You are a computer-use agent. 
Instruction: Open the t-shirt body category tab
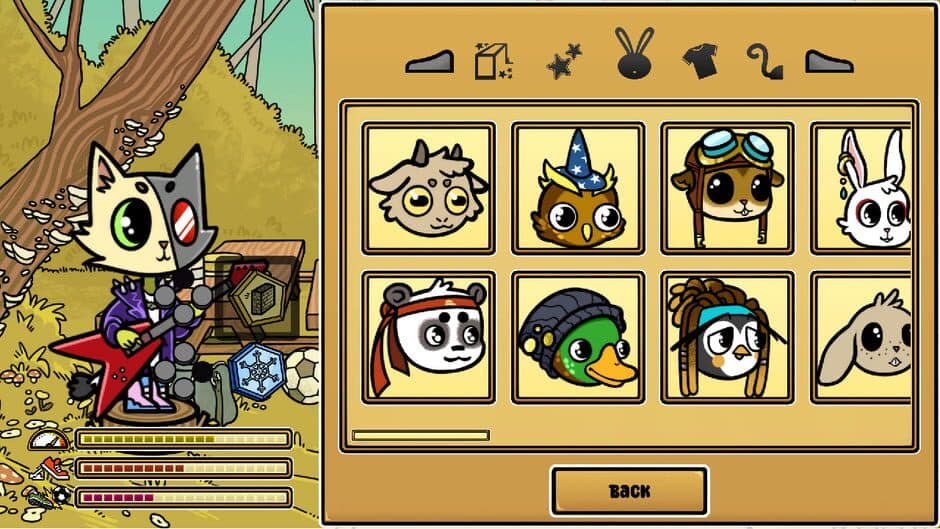699,61
